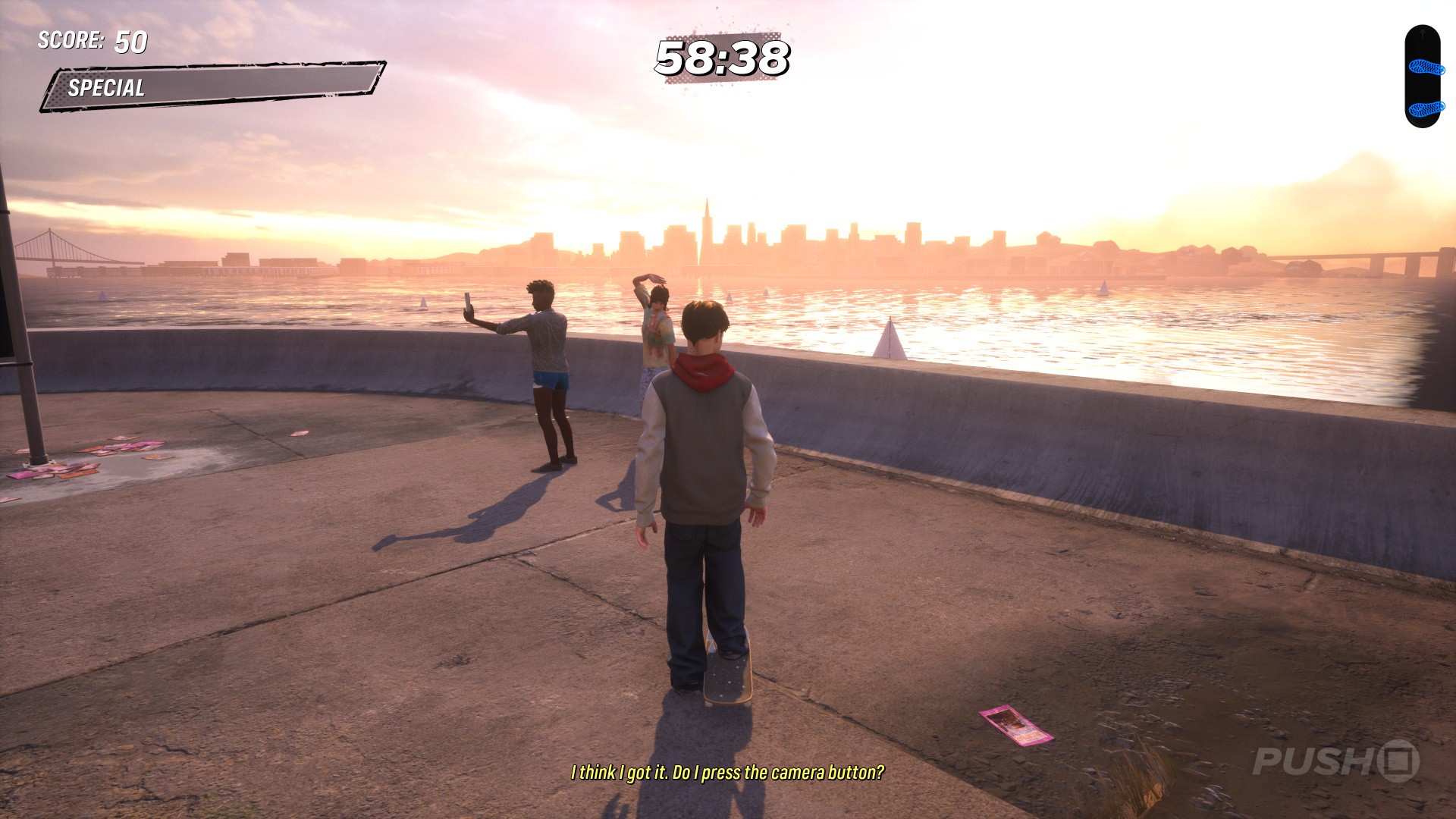Click the skateboard deck HUD icon
Image resolution: width=1456 pixels, height=819 pixels.
pos(1423,77)
